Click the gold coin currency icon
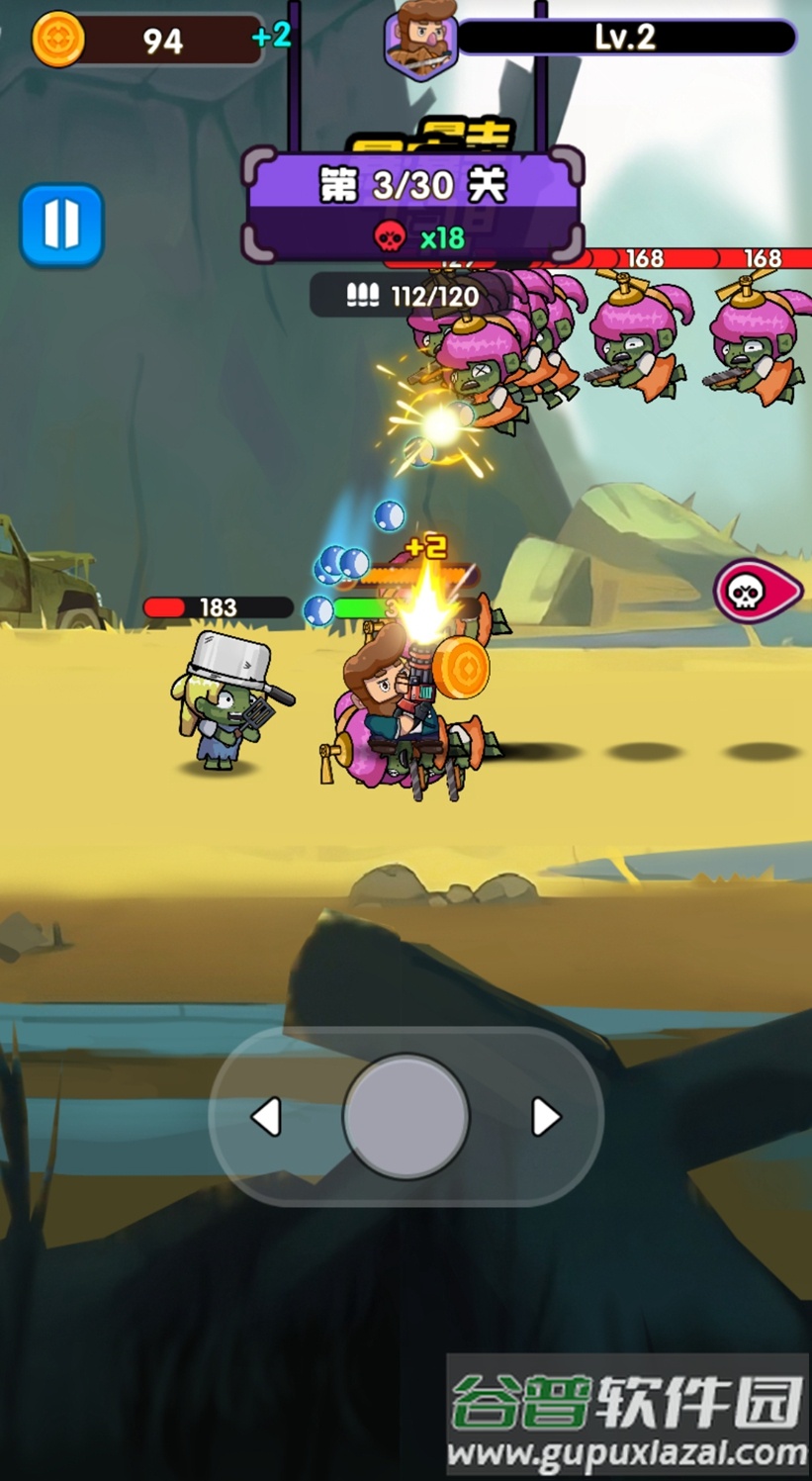 click(58, 40)
